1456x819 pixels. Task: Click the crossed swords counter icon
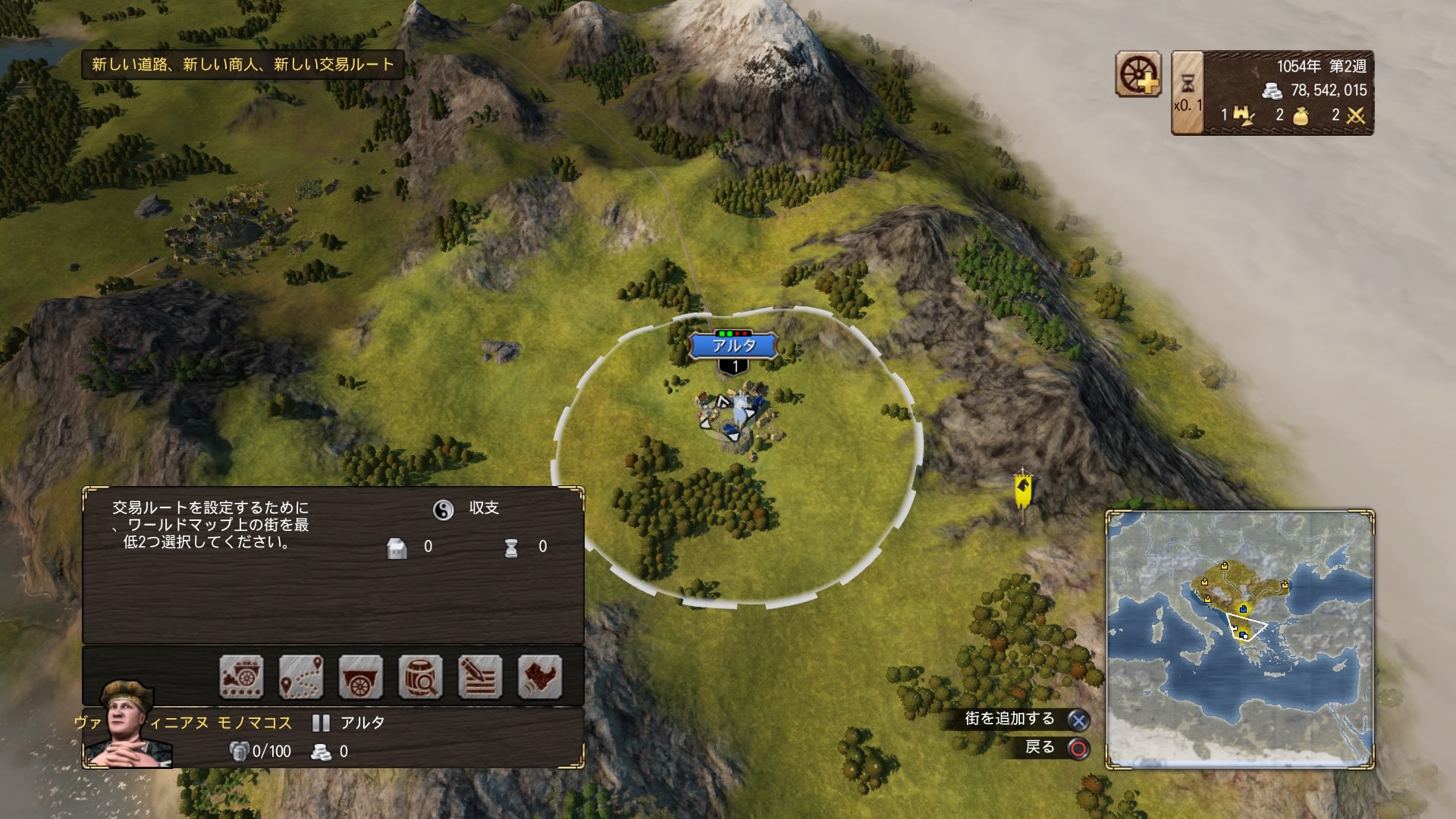click(1355, 115)
